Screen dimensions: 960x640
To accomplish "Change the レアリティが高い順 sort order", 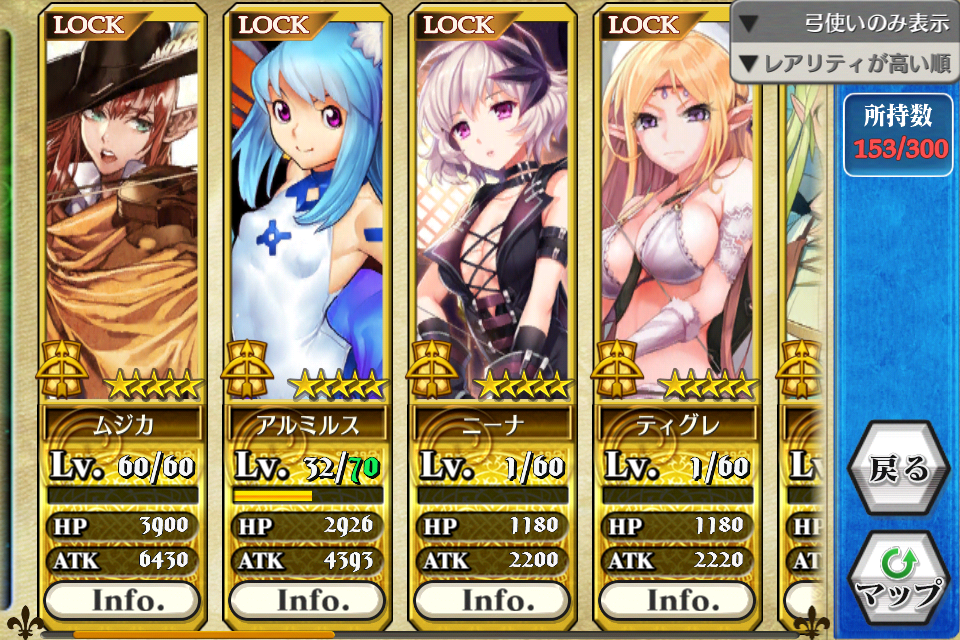I will click(845, 65).
